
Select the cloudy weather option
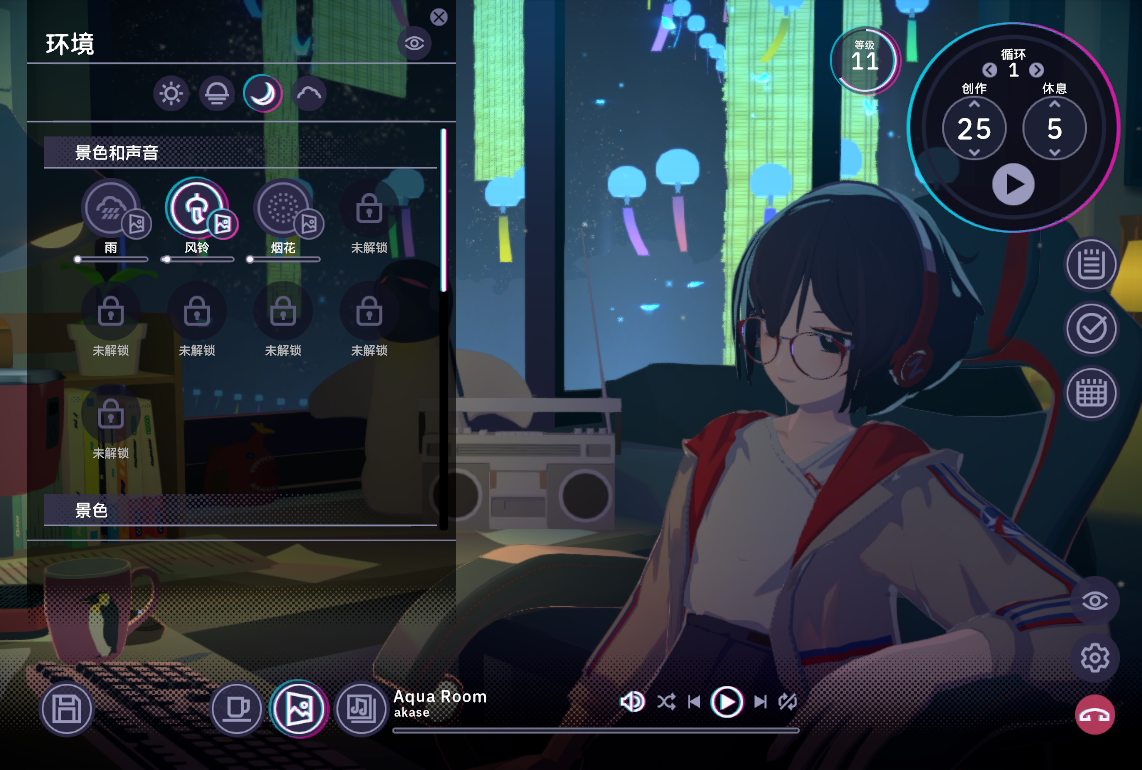tap(309, 94)
